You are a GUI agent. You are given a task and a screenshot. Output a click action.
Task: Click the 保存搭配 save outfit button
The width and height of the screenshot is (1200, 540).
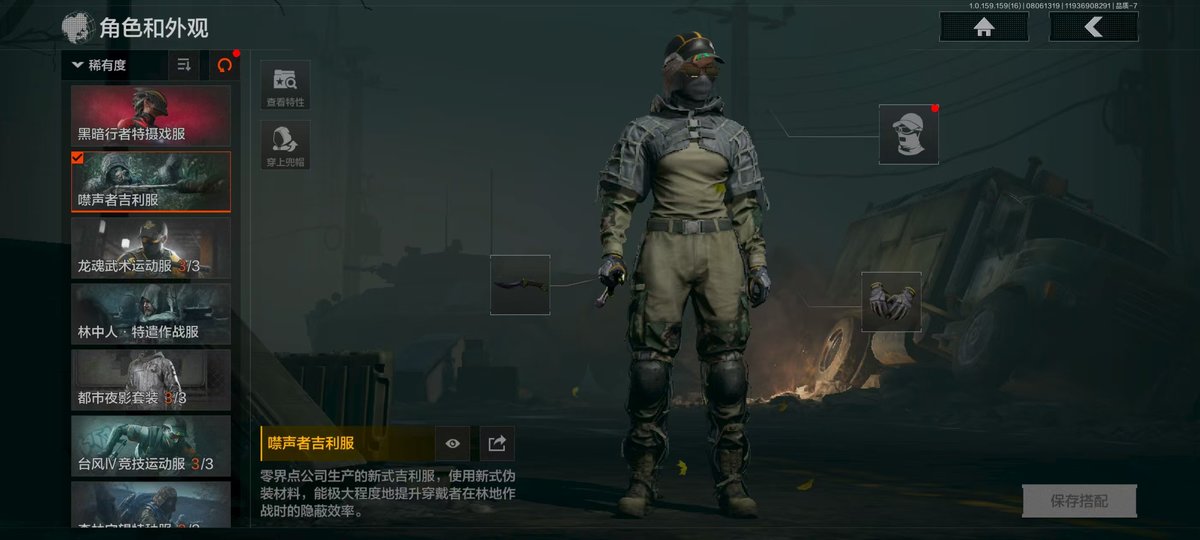click(1079, 500)
